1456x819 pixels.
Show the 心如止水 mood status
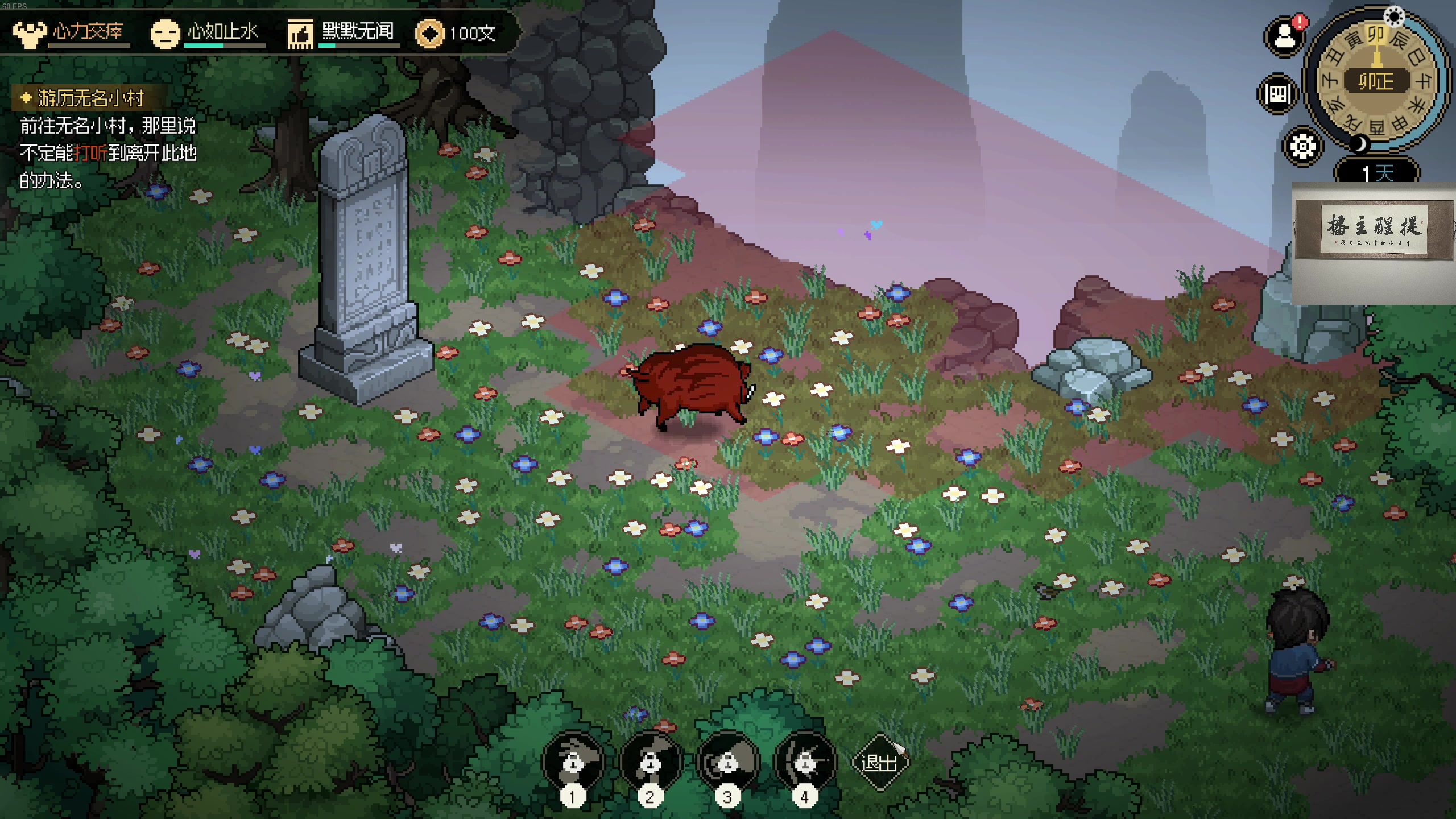point(206,33)
